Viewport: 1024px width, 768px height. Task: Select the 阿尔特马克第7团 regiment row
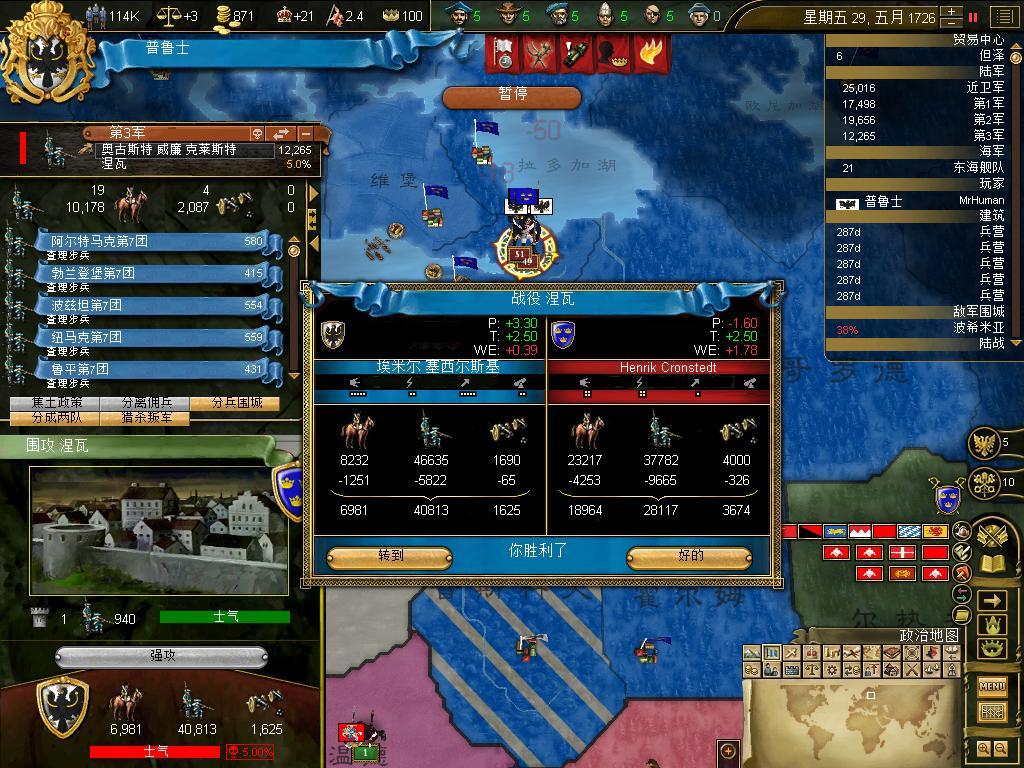click(150, 241)
